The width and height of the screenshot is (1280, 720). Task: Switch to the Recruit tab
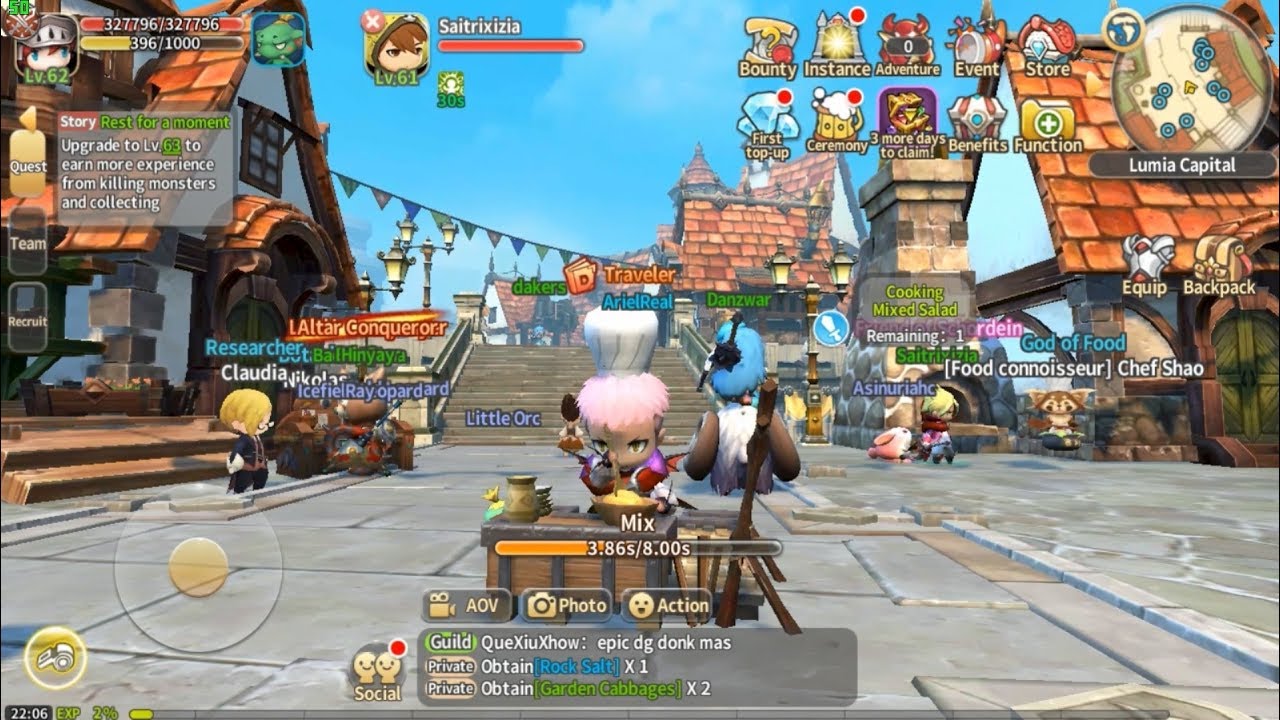click(x=27, y=320)
